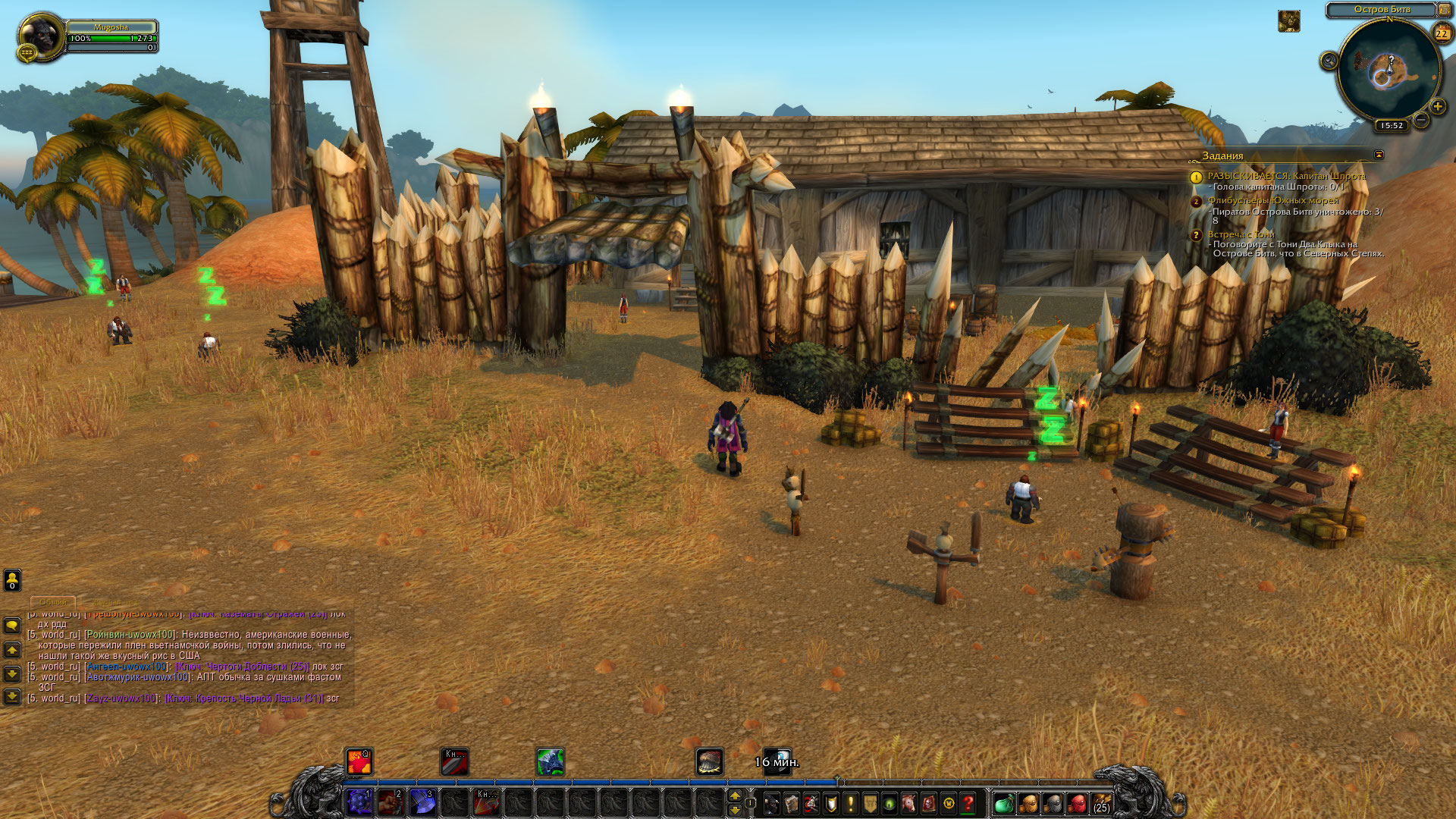Jump chat to bottom with underlined arrow
1456x819 pixels.
[12, 695]
